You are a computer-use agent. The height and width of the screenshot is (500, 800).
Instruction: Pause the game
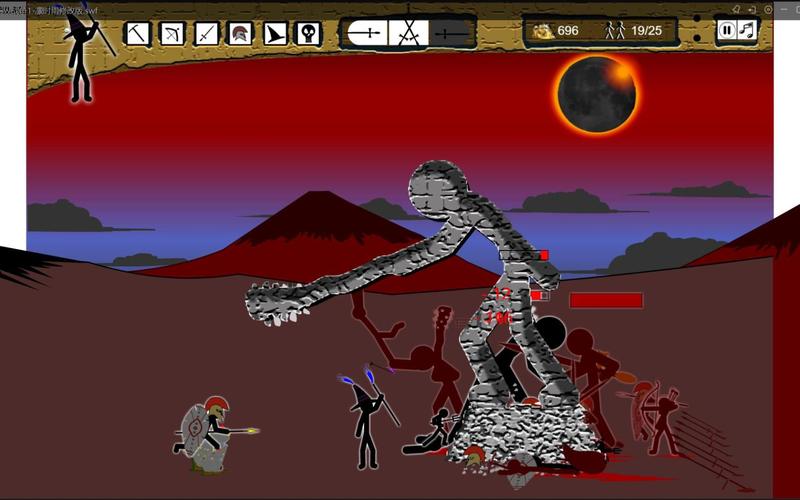(x=728, y=30)
